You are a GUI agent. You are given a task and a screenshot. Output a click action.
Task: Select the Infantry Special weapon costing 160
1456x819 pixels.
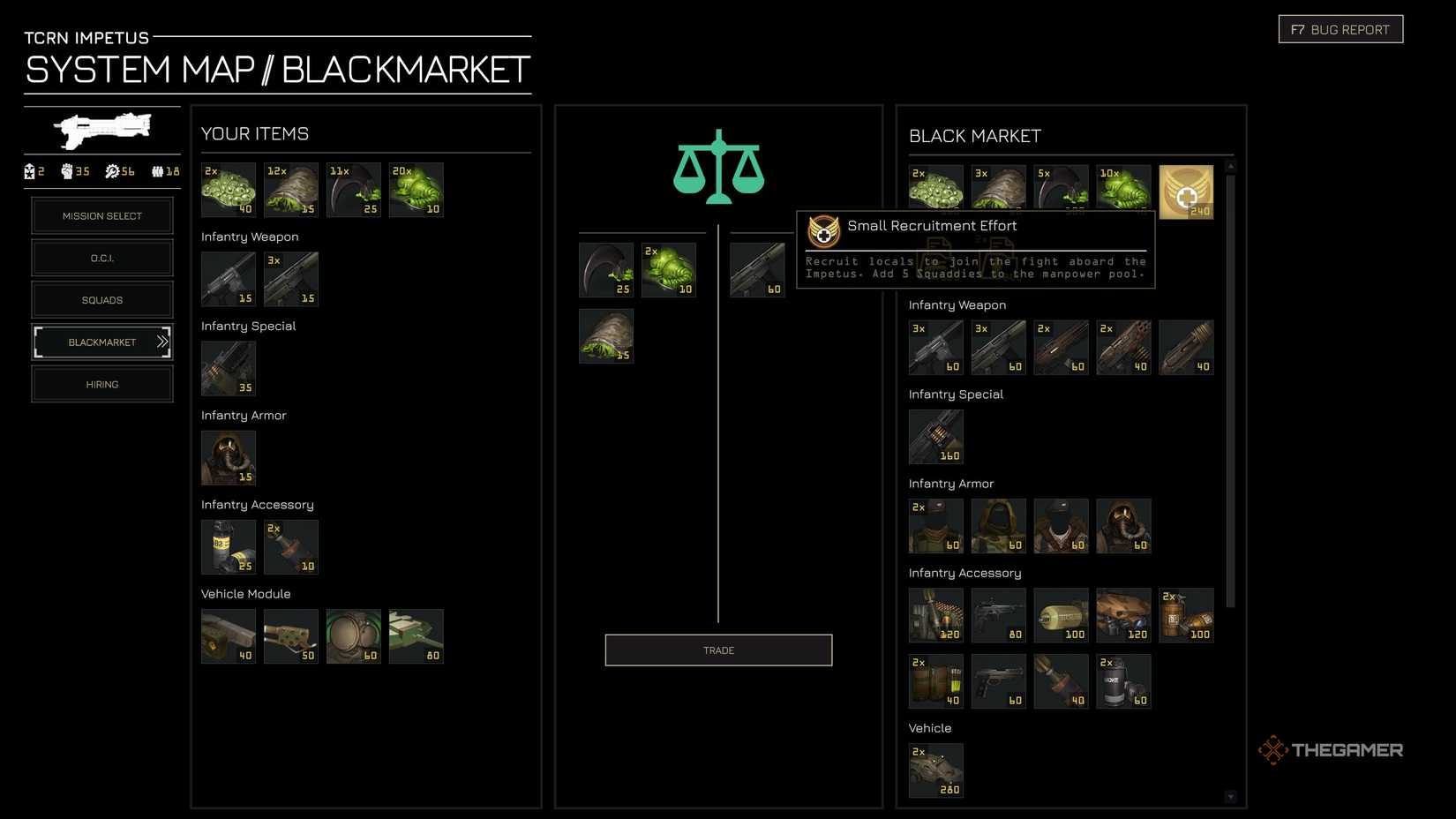pos(935,436)
